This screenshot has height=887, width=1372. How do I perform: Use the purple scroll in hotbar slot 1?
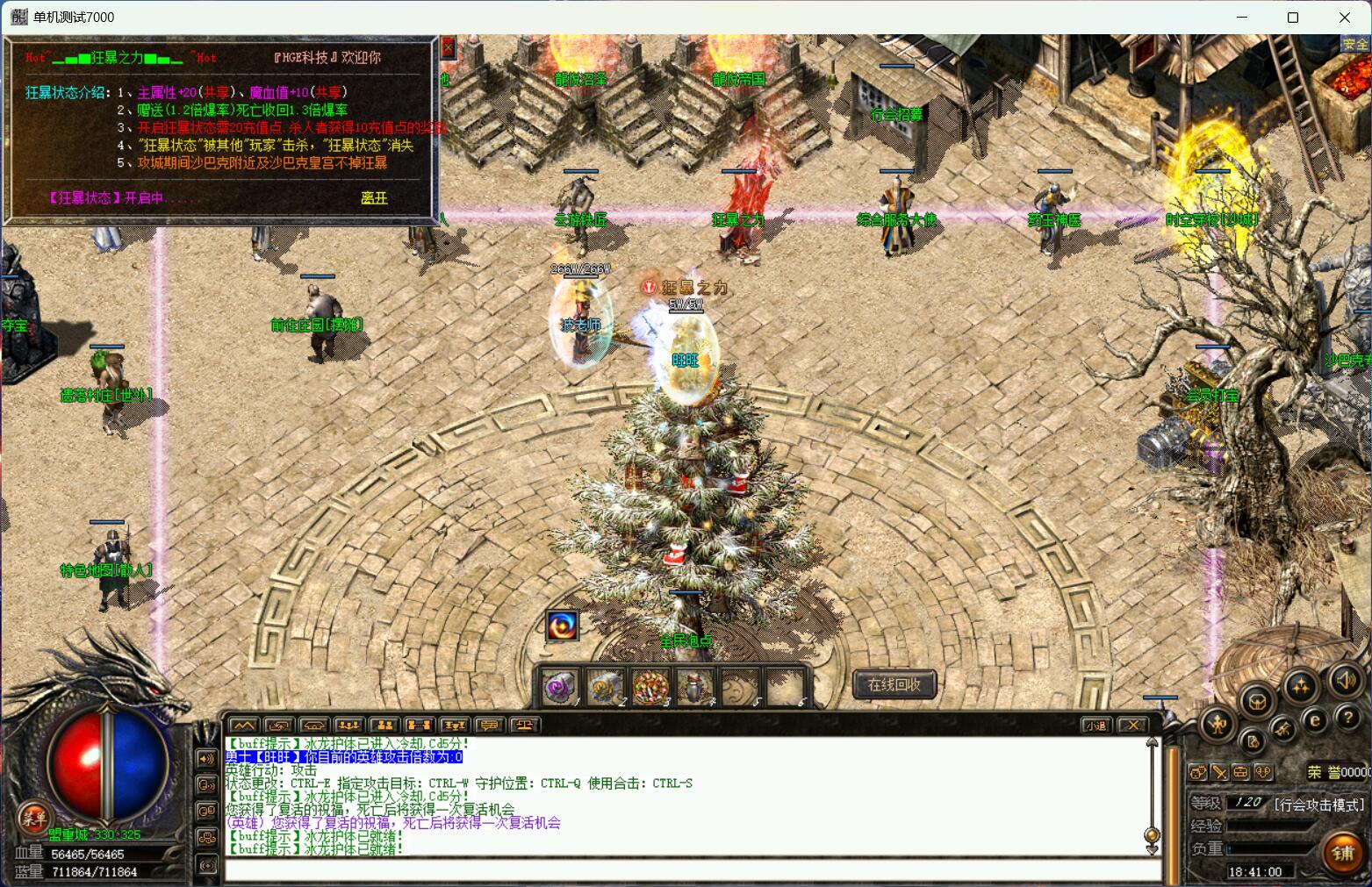click(560, 688)
